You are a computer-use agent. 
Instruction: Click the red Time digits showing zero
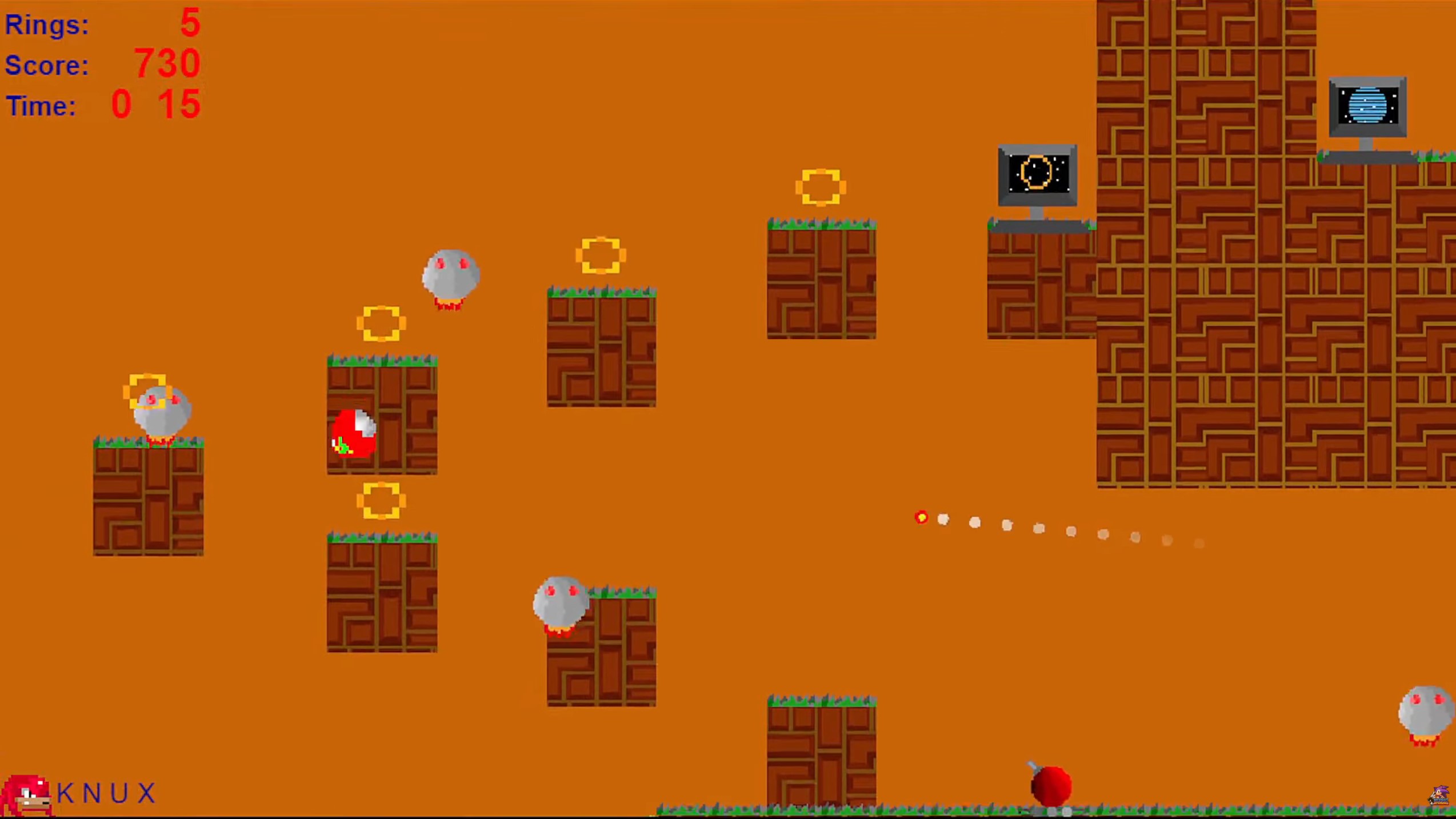(120, 105)
